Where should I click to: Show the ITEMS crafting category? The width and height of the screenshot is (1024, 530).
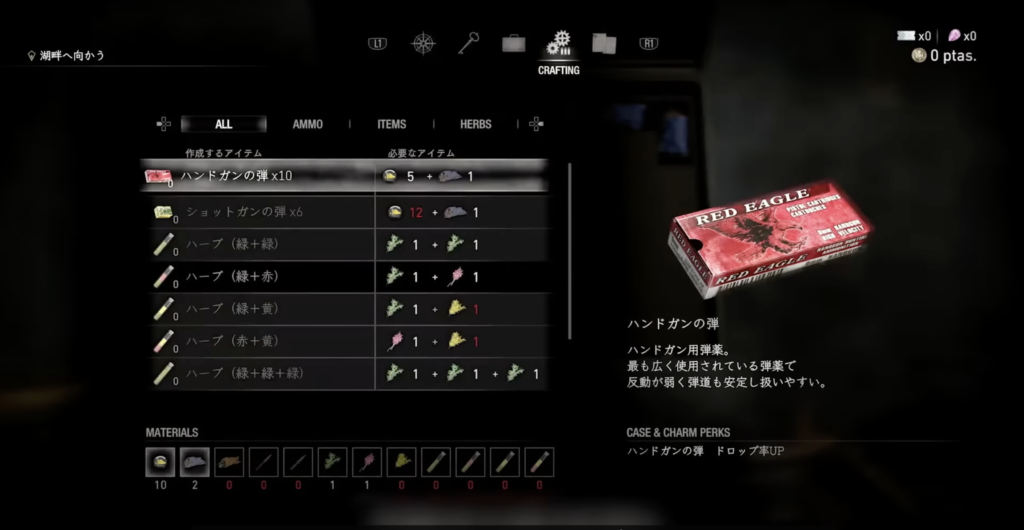(x=391, y=124)
